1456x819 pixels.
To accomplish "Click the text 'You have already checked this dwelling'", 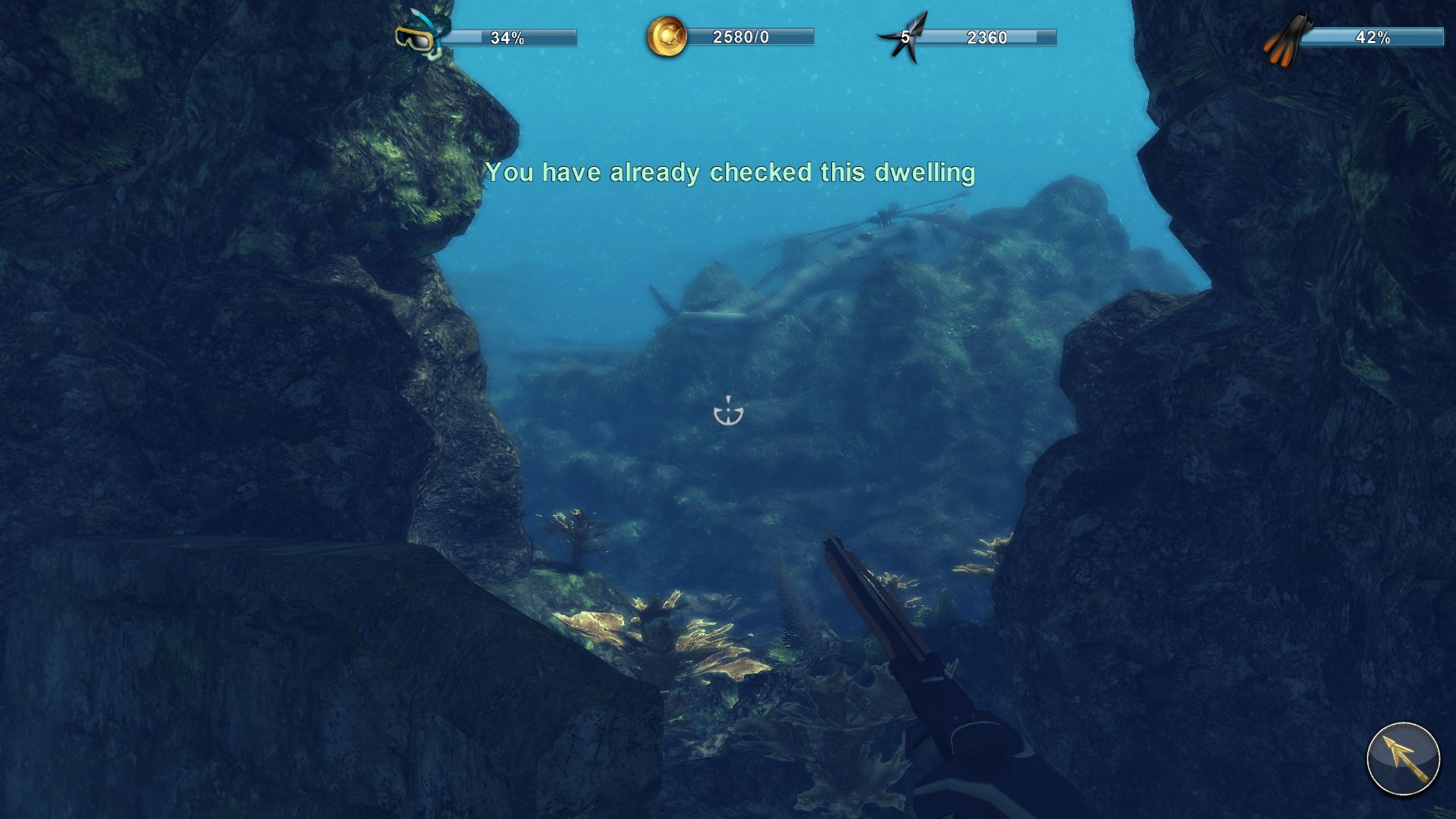I will coord(730,173).
